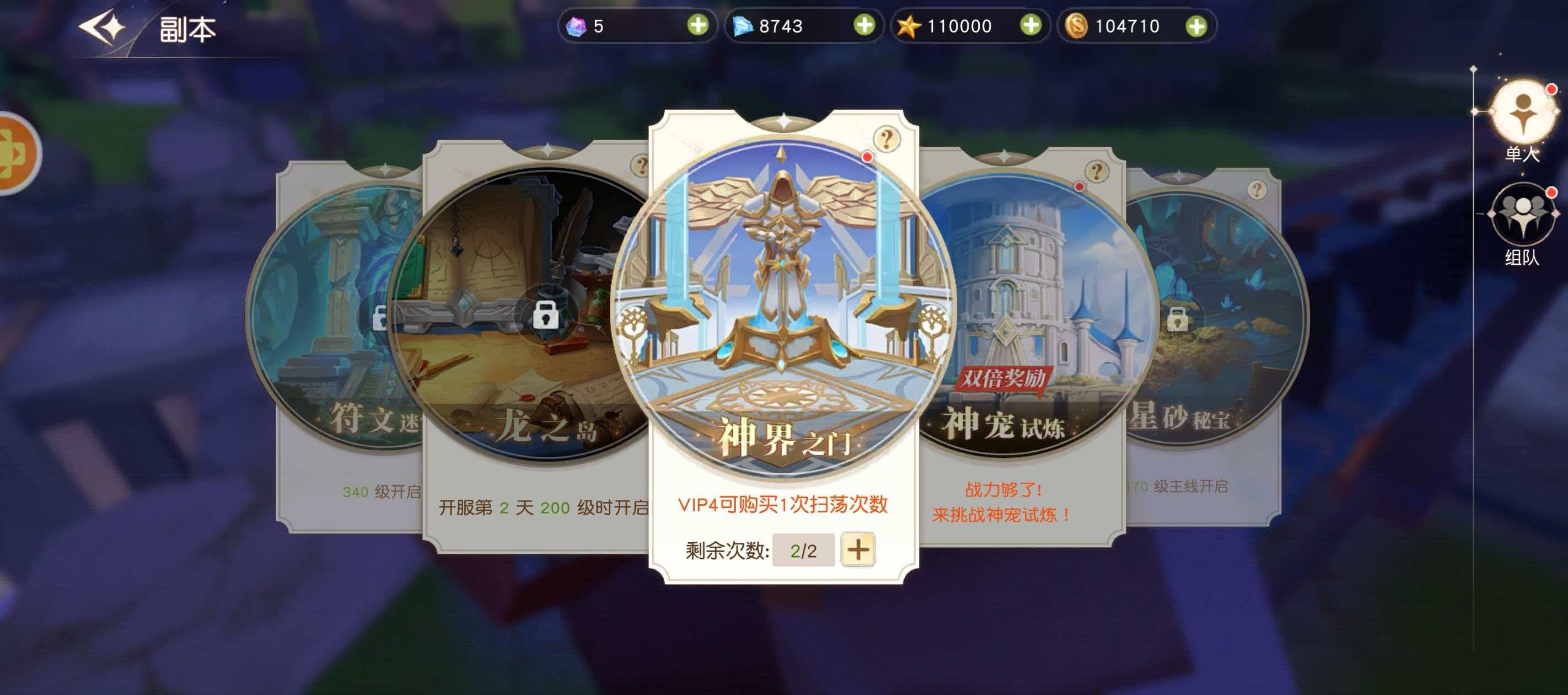Add diamonds via the plus next to 8743
Screen dimensions: 1568x695
866,25
